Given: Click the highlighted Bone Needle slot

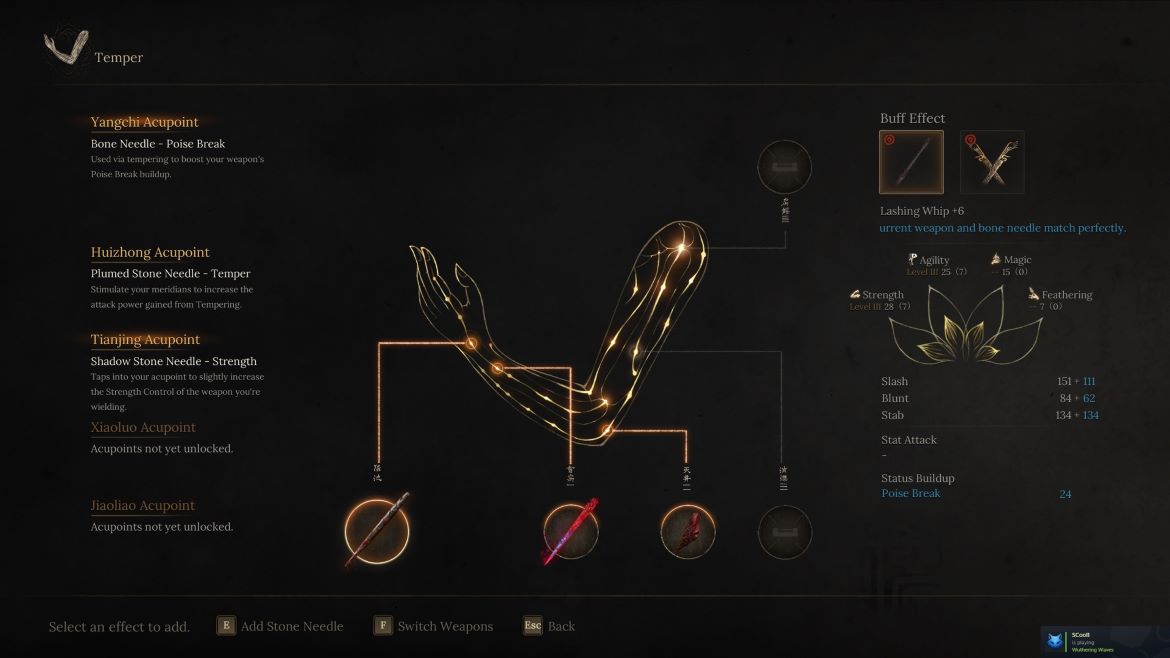Looking at the screenshot, I should pos(377,530).
